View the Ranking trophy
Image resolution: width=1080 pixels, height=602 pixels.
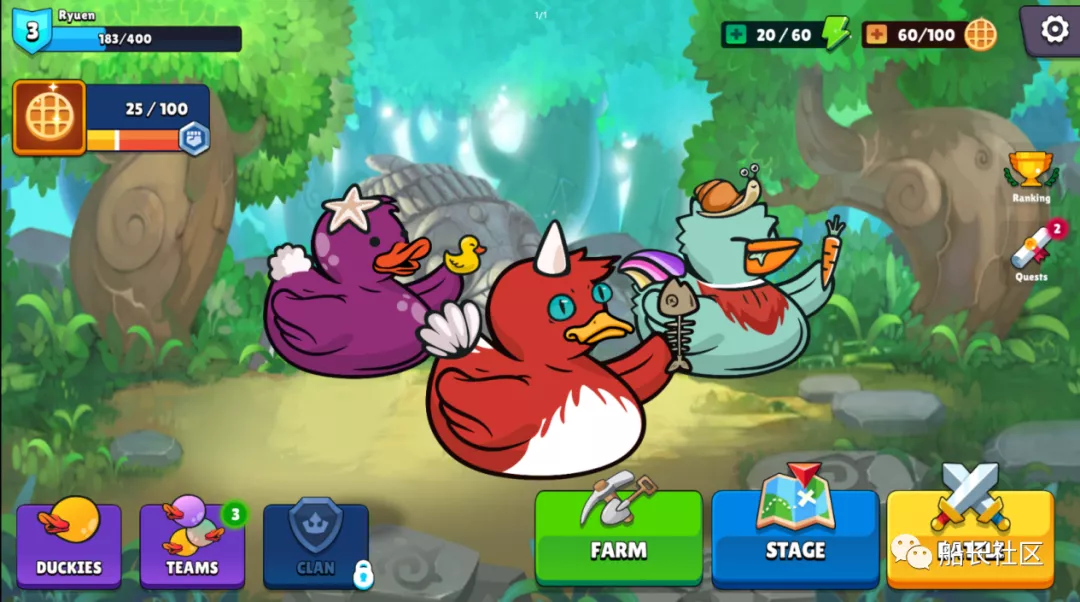tap(1030, 176)
